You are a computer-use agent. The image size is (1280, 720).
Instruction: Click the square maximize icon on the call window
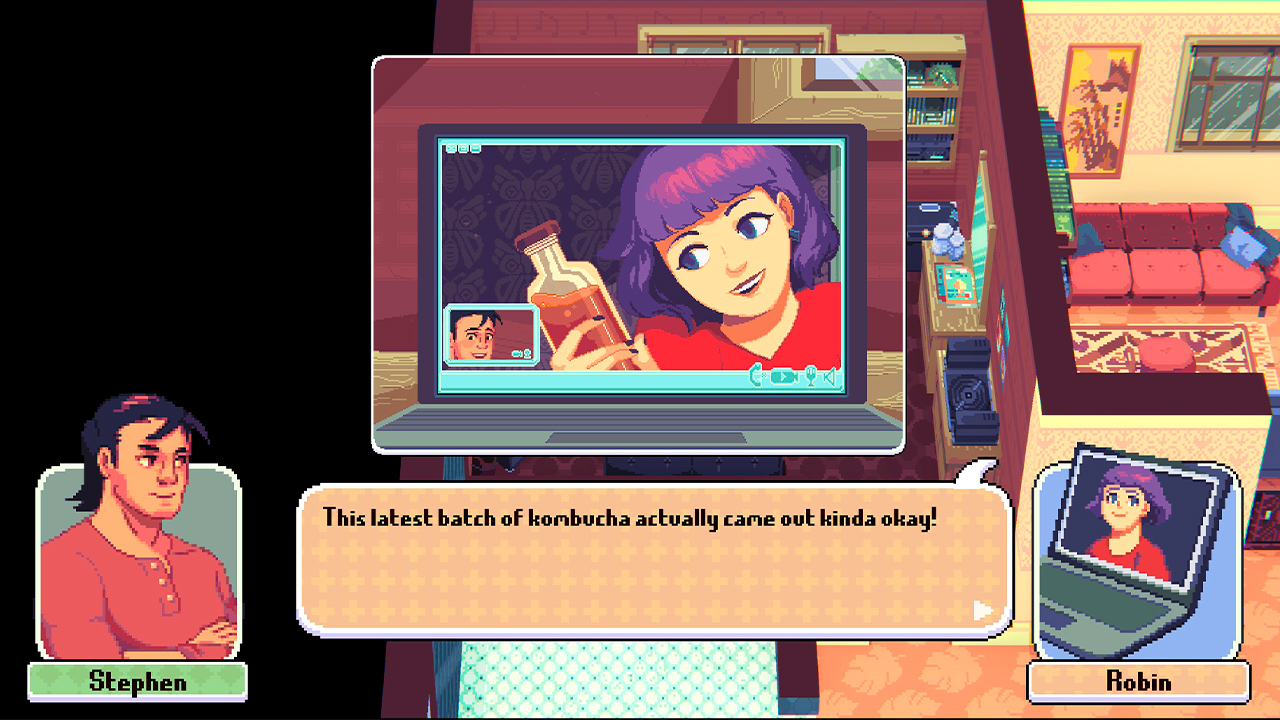[x=463, y=148]
